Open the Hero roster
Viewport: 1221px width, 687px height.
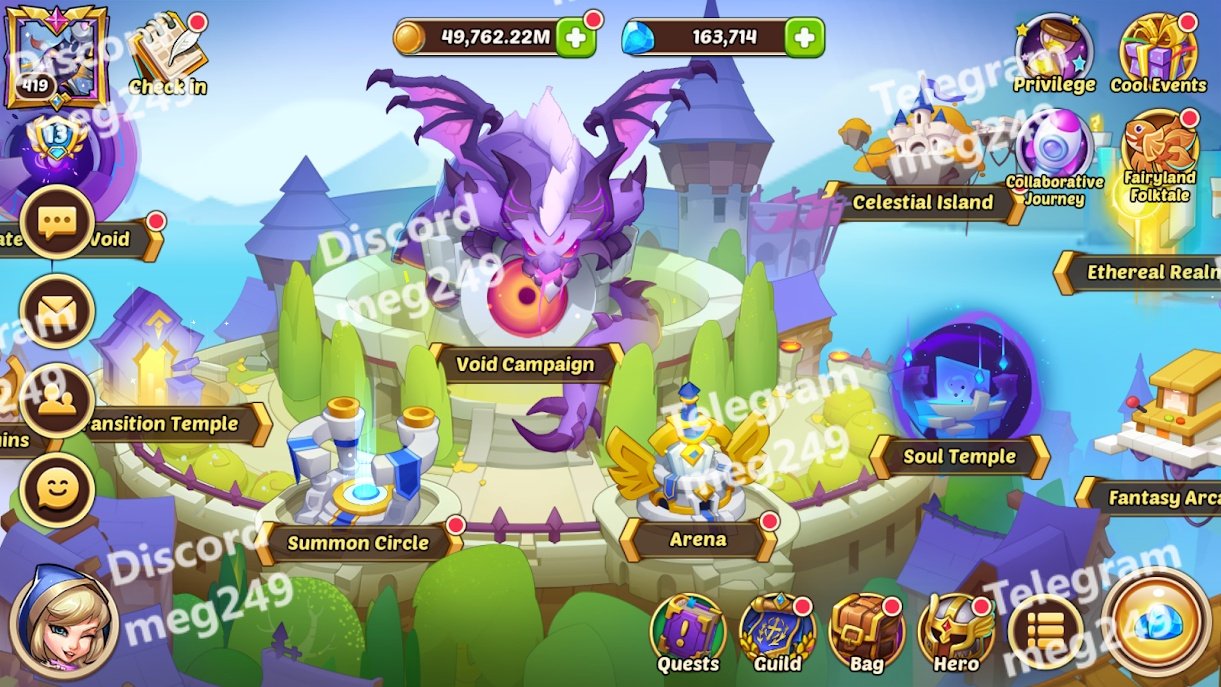tap(955, 632)
